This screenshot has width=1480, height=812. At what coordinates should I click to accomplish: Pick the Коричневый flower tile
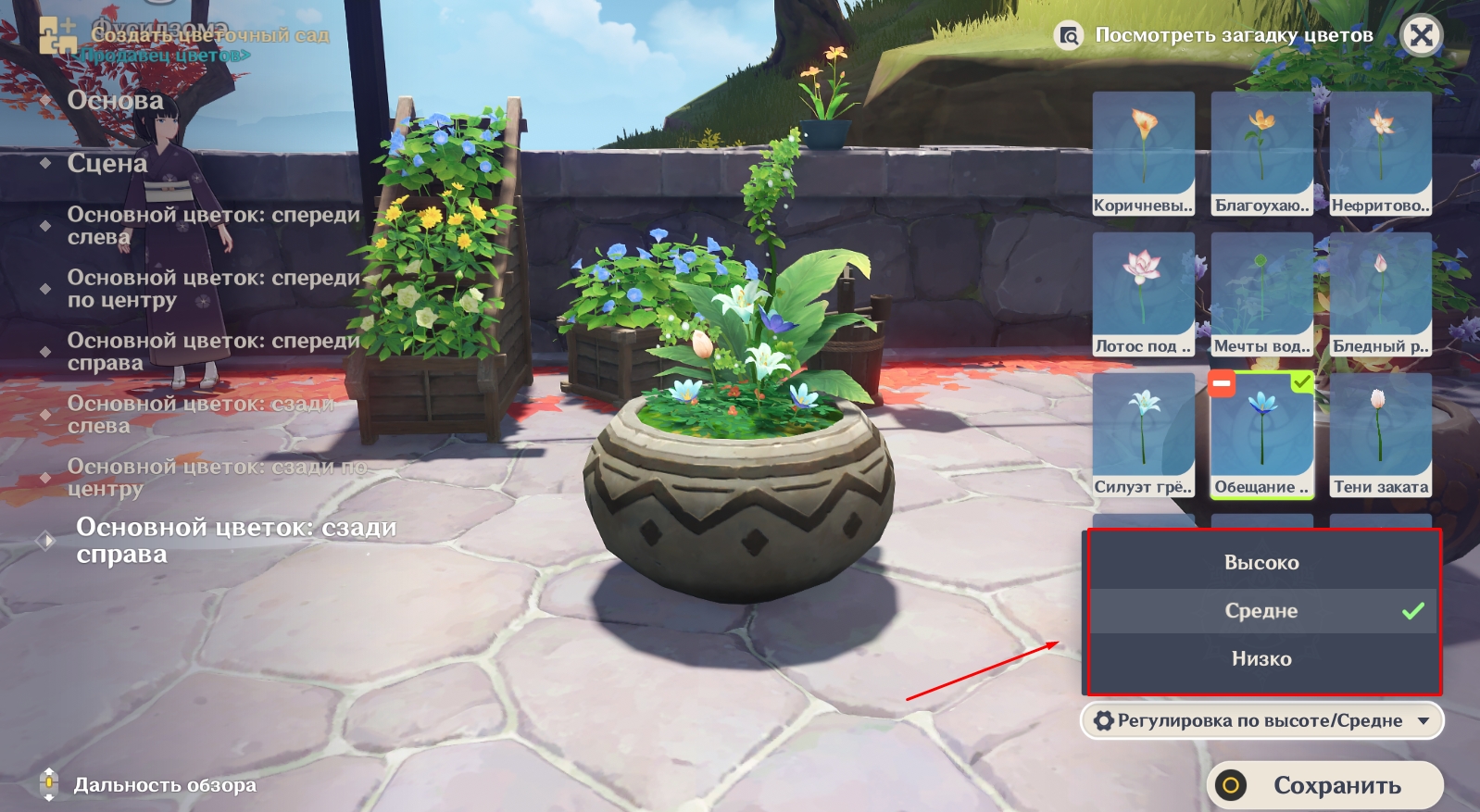(1144, 153)
